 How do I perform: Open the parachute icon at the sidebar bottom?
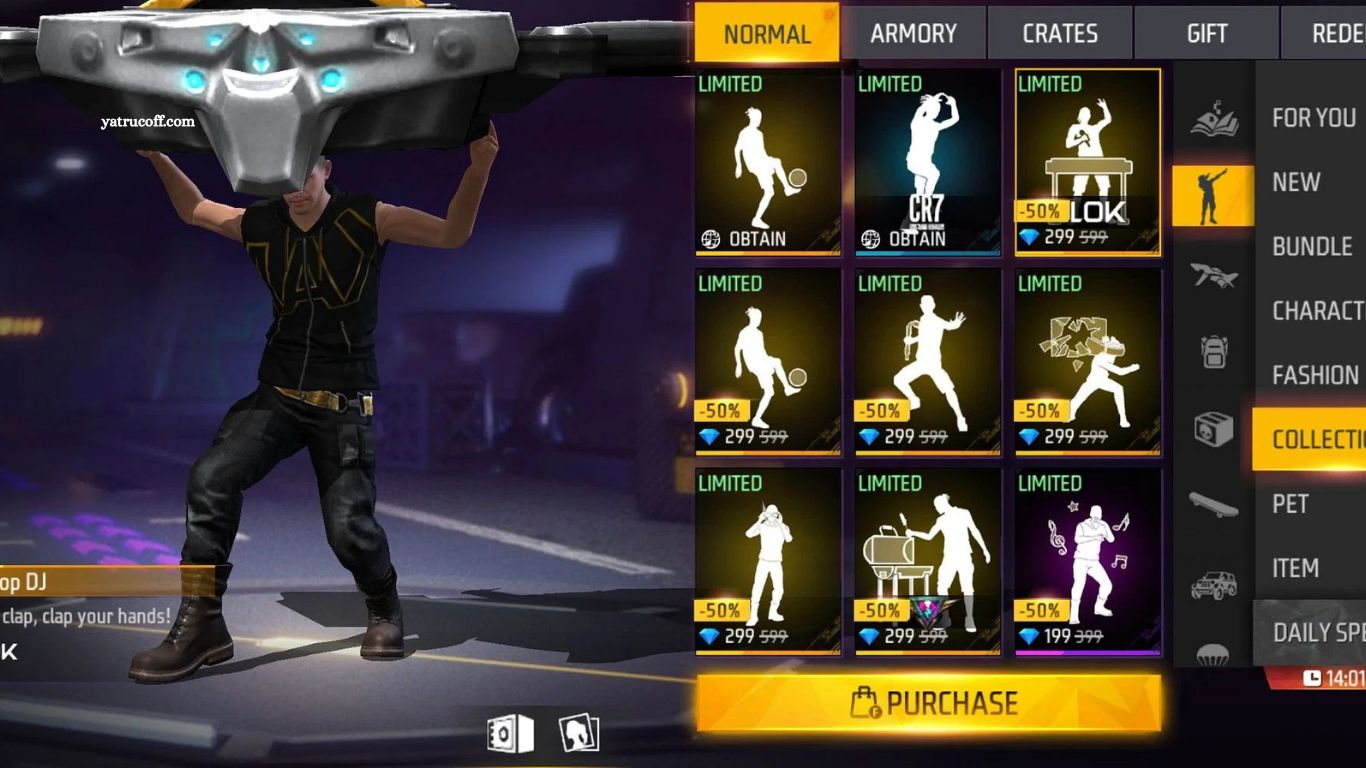(x=1213, y=649)
